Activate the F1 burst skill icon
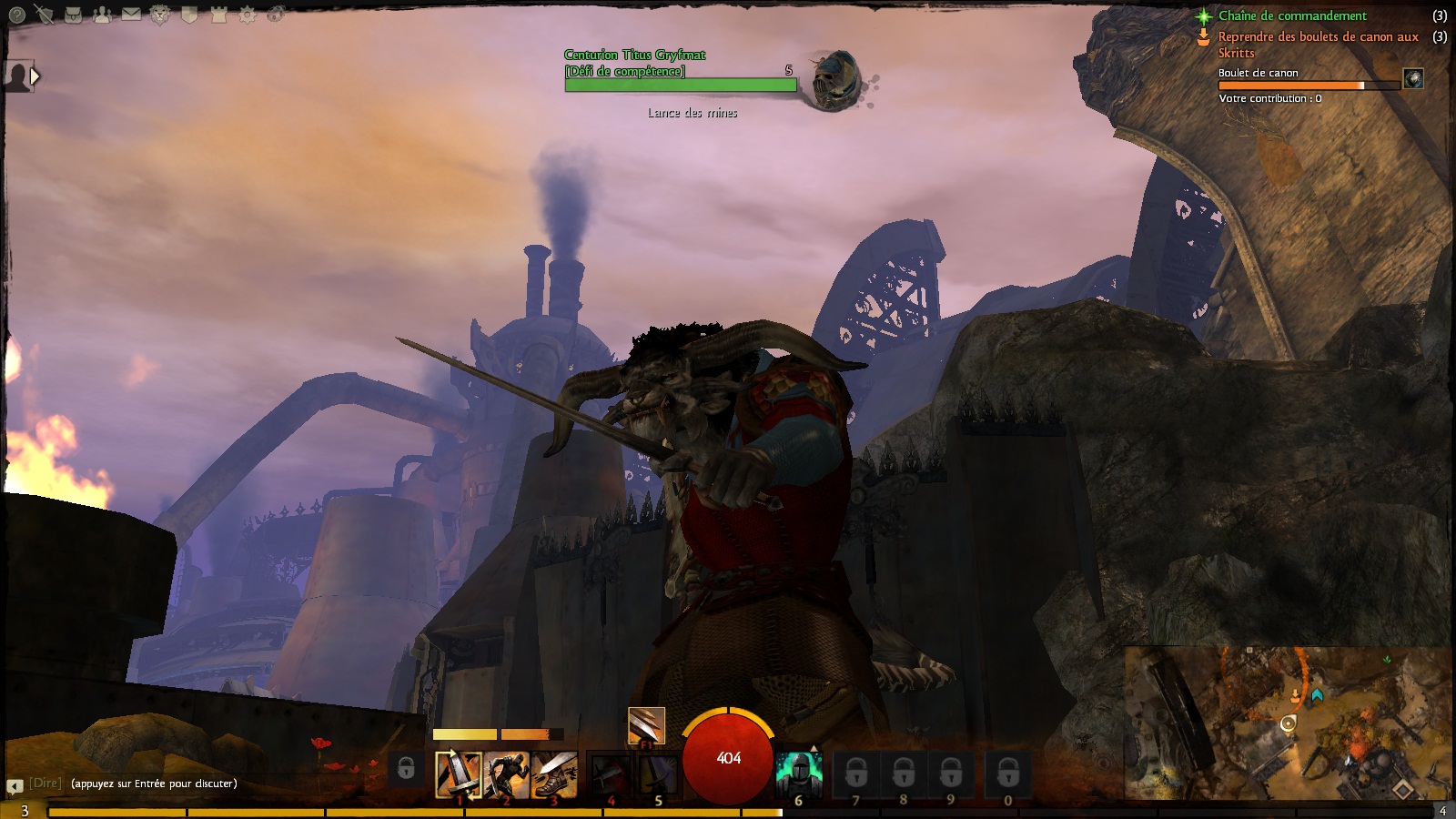Viewport: 1456px width, 819px height. click(x=646, y=726)
